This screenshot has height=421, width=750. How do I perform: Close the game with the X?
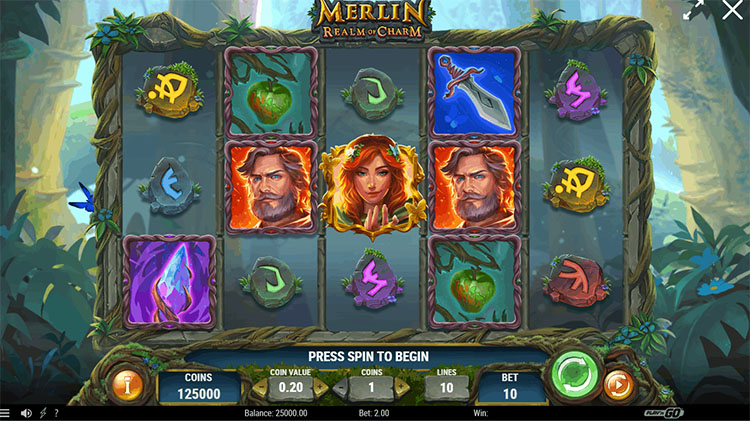click(x=733, y=12)
